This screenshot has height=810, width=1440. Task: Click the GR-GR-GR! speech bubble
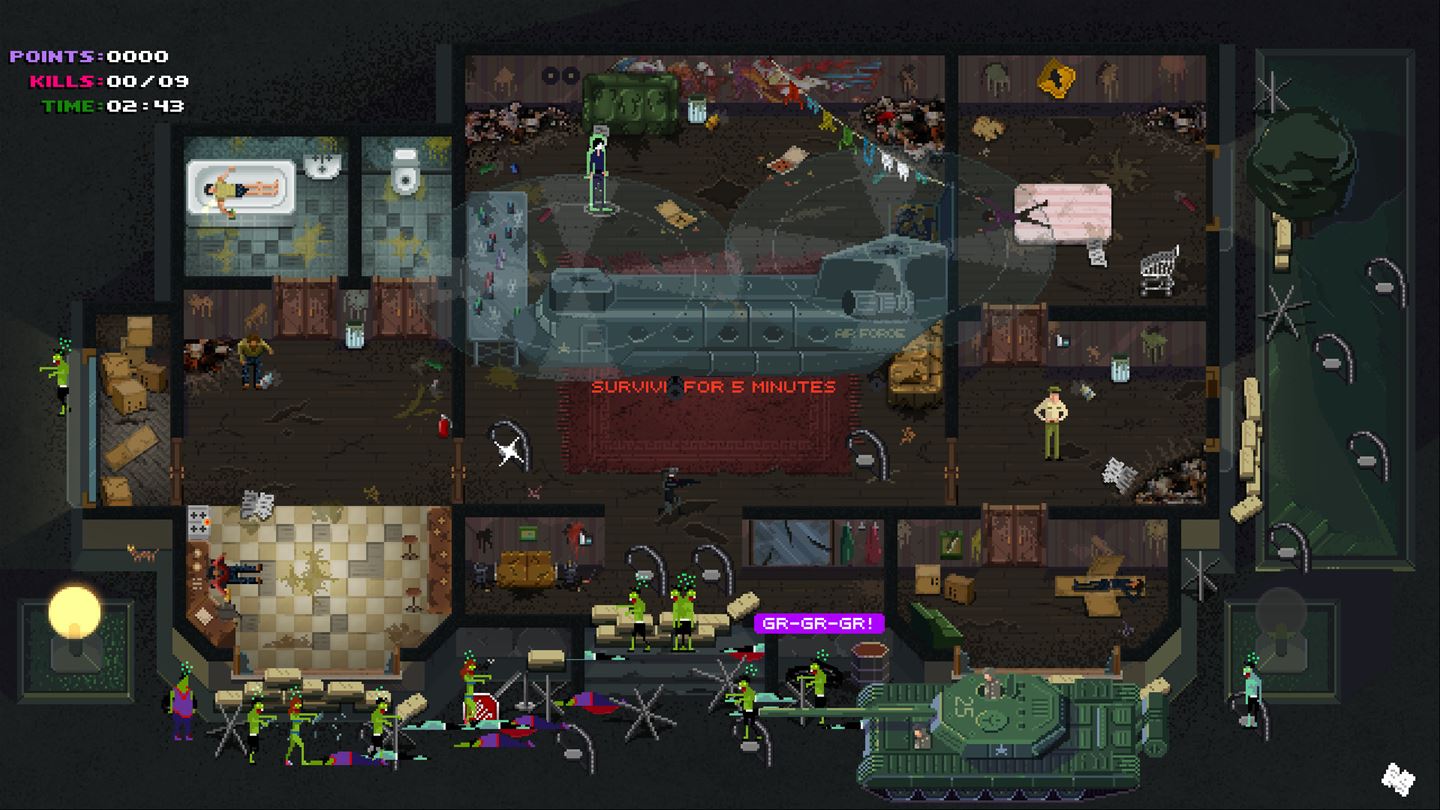point(820,623)
